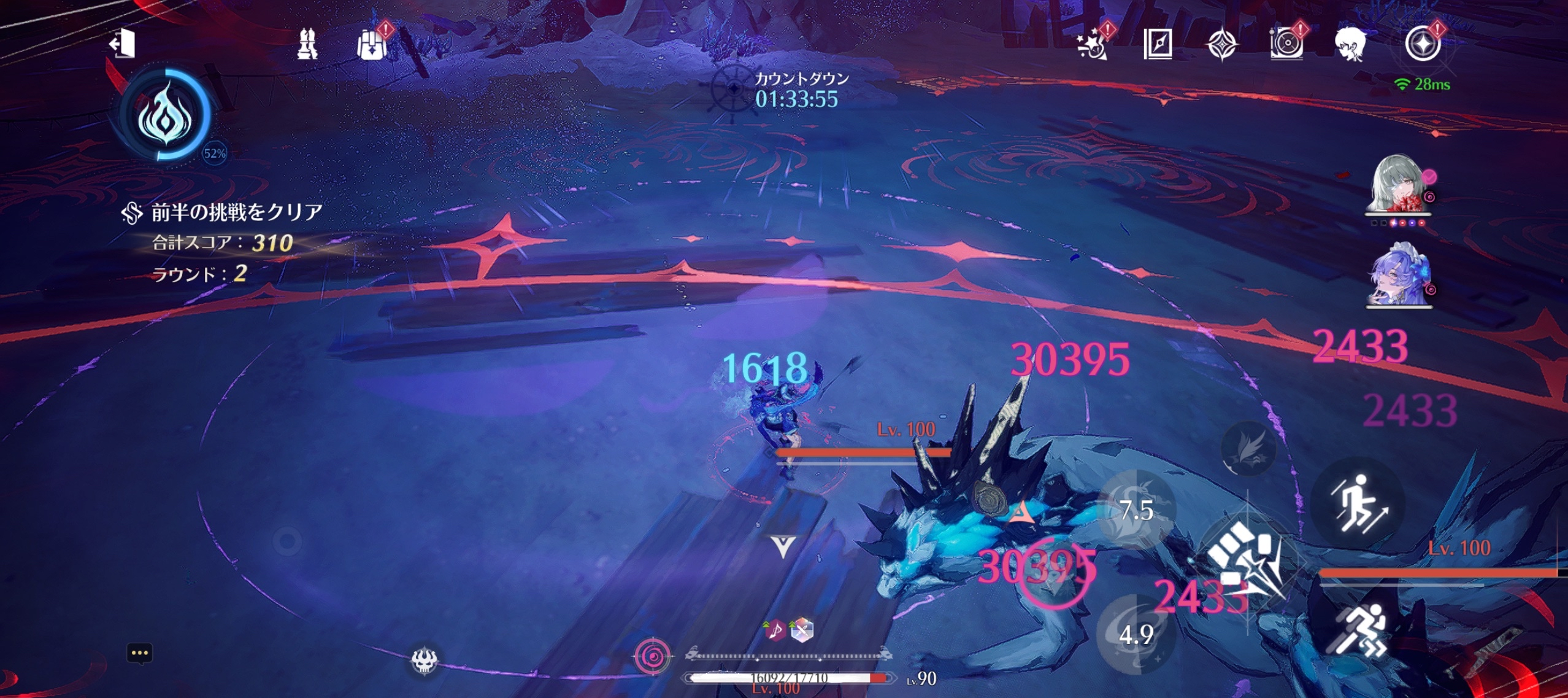This screenshot has height=698, width=1568.
Task: Use the skill showing 7.5 cooldown
Action: [x=1136, y=510]
